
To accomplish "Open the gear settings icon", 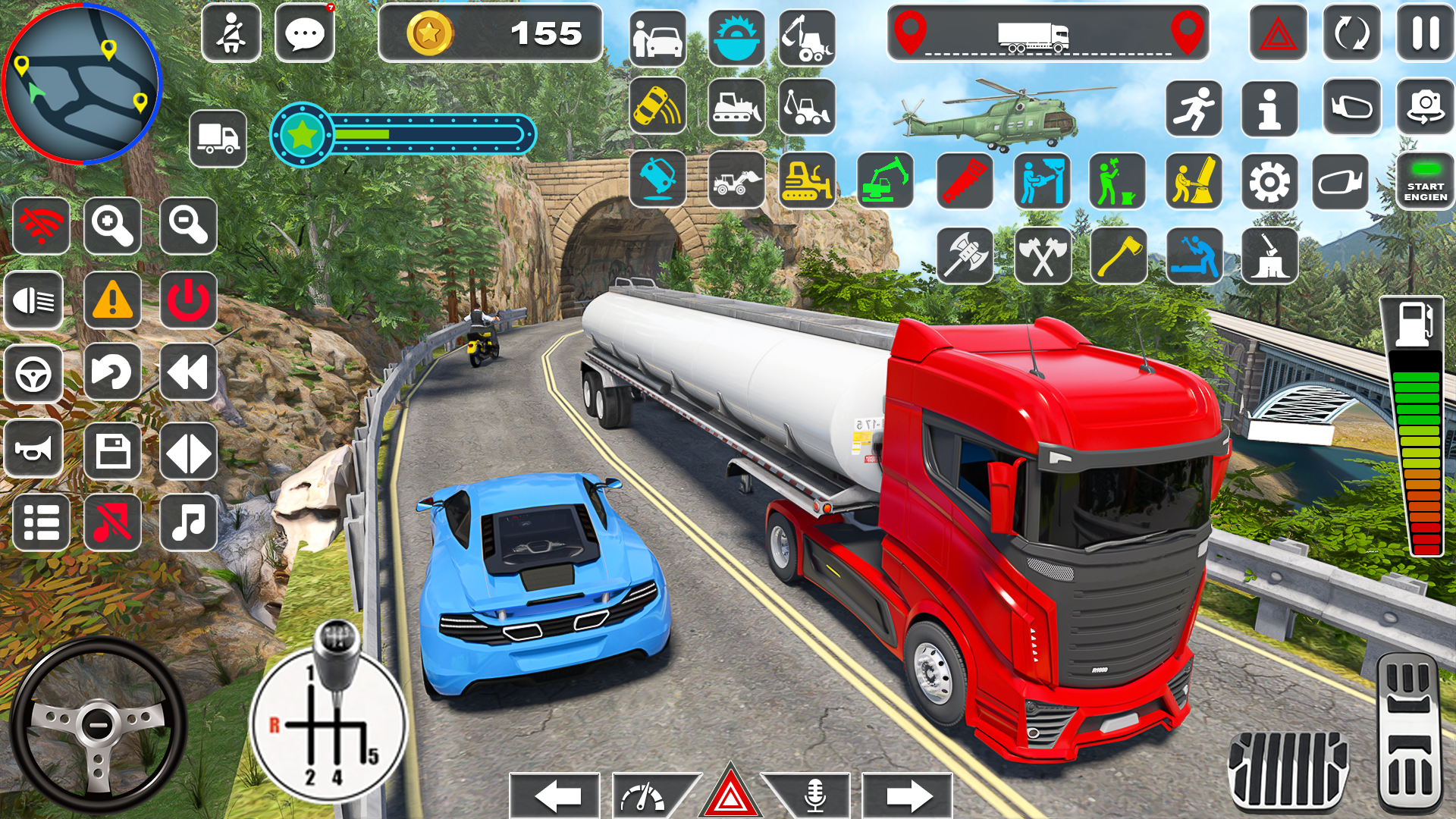I will point(1269,182).
